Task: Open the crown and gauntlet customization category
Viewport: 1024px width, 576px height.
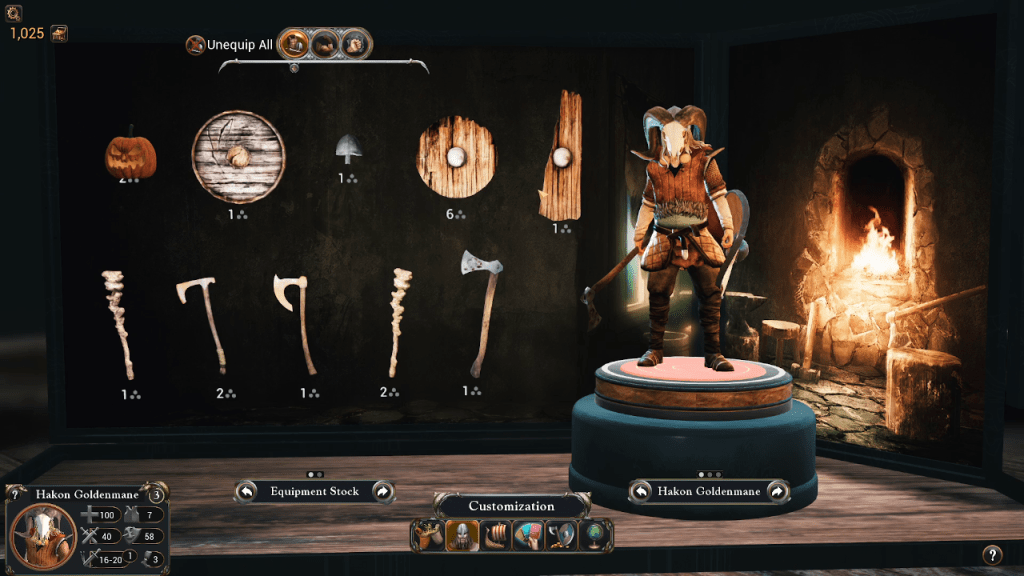Action: tap(427, 536)
